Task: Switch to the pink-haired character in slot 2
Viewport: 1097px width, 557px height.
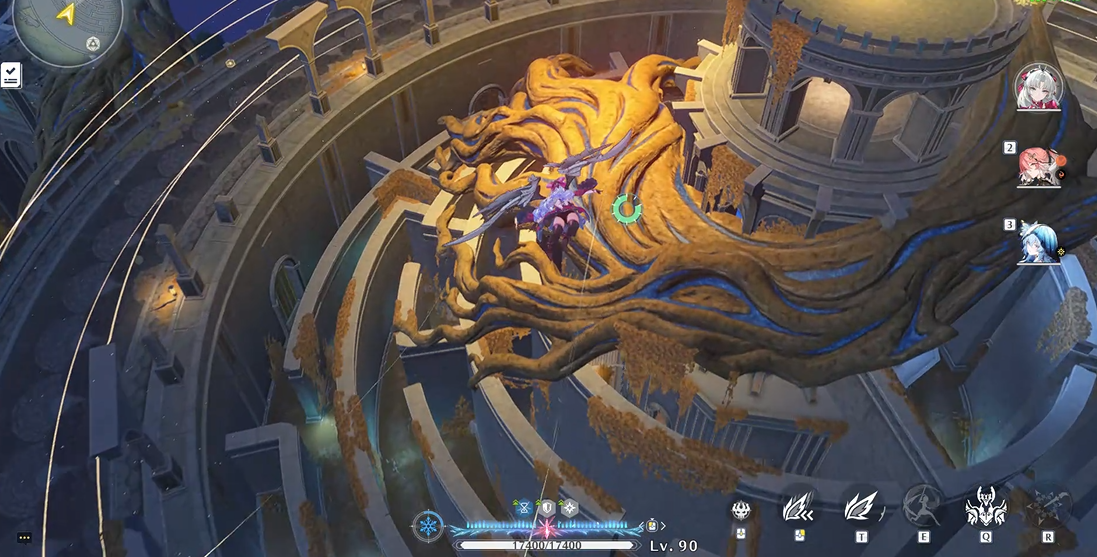Action: [x=1037, y=166]
